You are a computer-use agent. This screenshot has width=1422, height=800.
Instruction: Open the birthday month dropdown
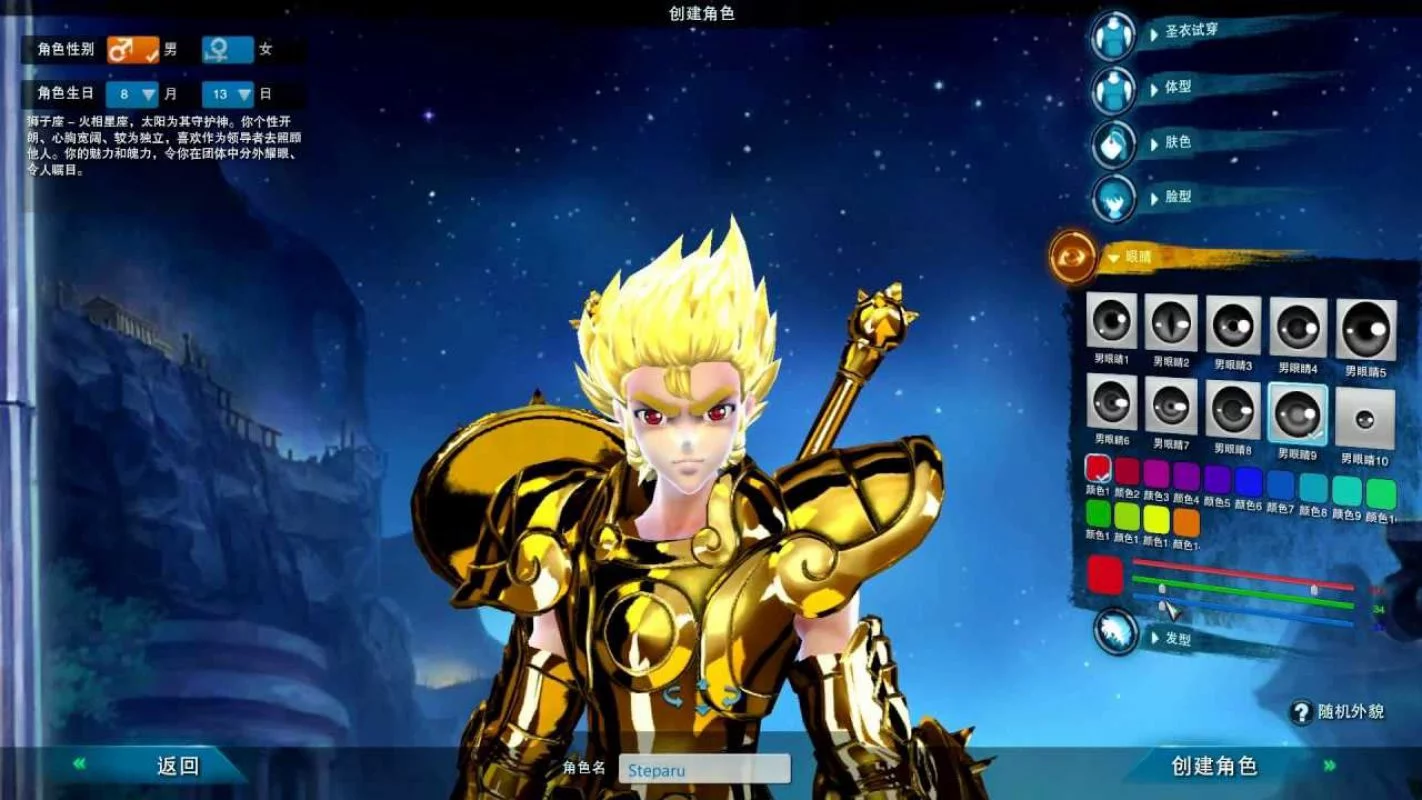tap(134, 94)
